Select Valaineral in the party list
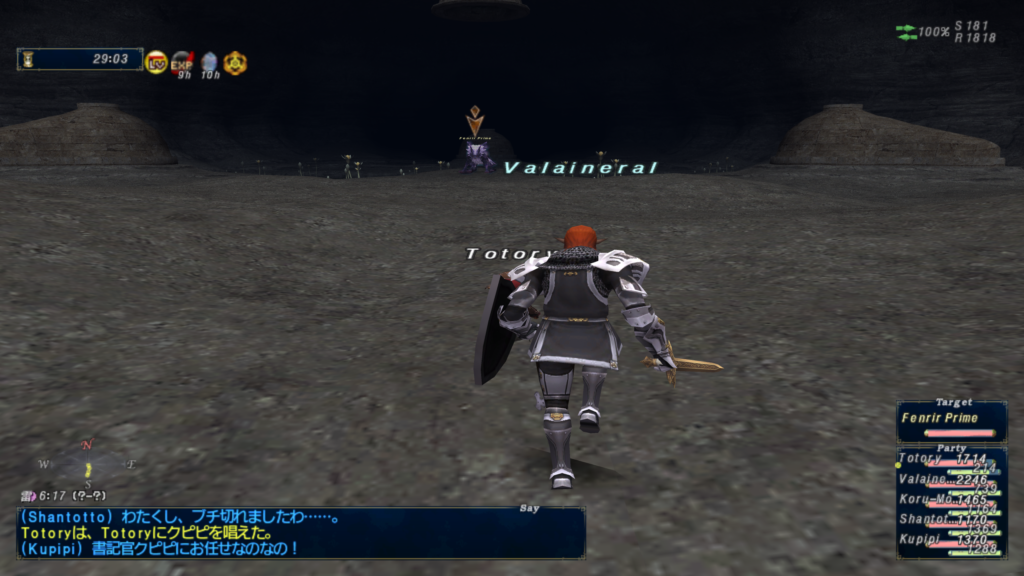This screenshot has width=1024, height=576. (950, 481)
